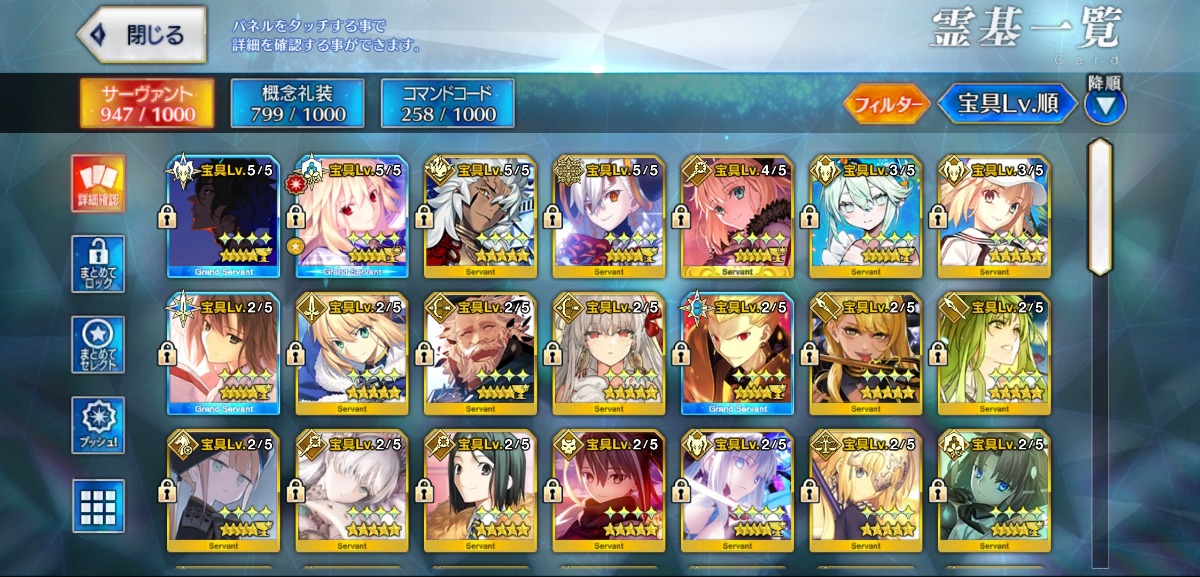
Task: Click the まとめてセレクト bulk select button
Action: coord(98,345)
